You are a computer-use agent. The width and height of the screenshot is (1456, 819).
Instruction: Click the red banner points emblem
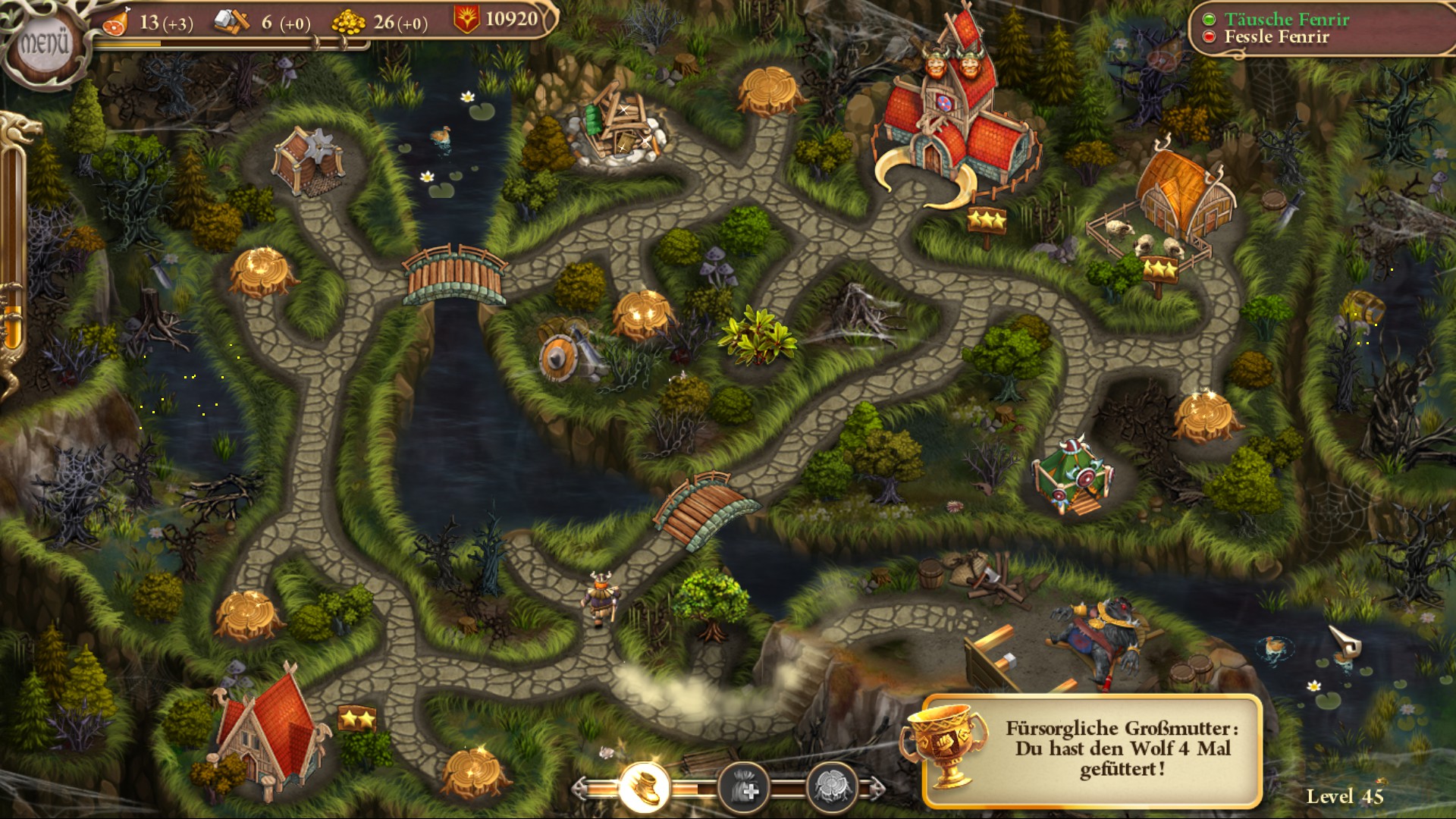pyautogui.click(x=468, y=18)
